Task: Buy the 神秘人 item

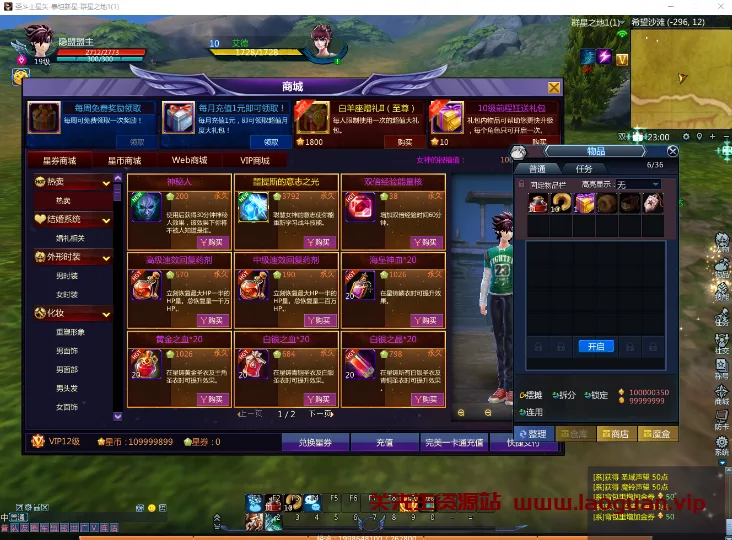Action: (x=212, y=242)
